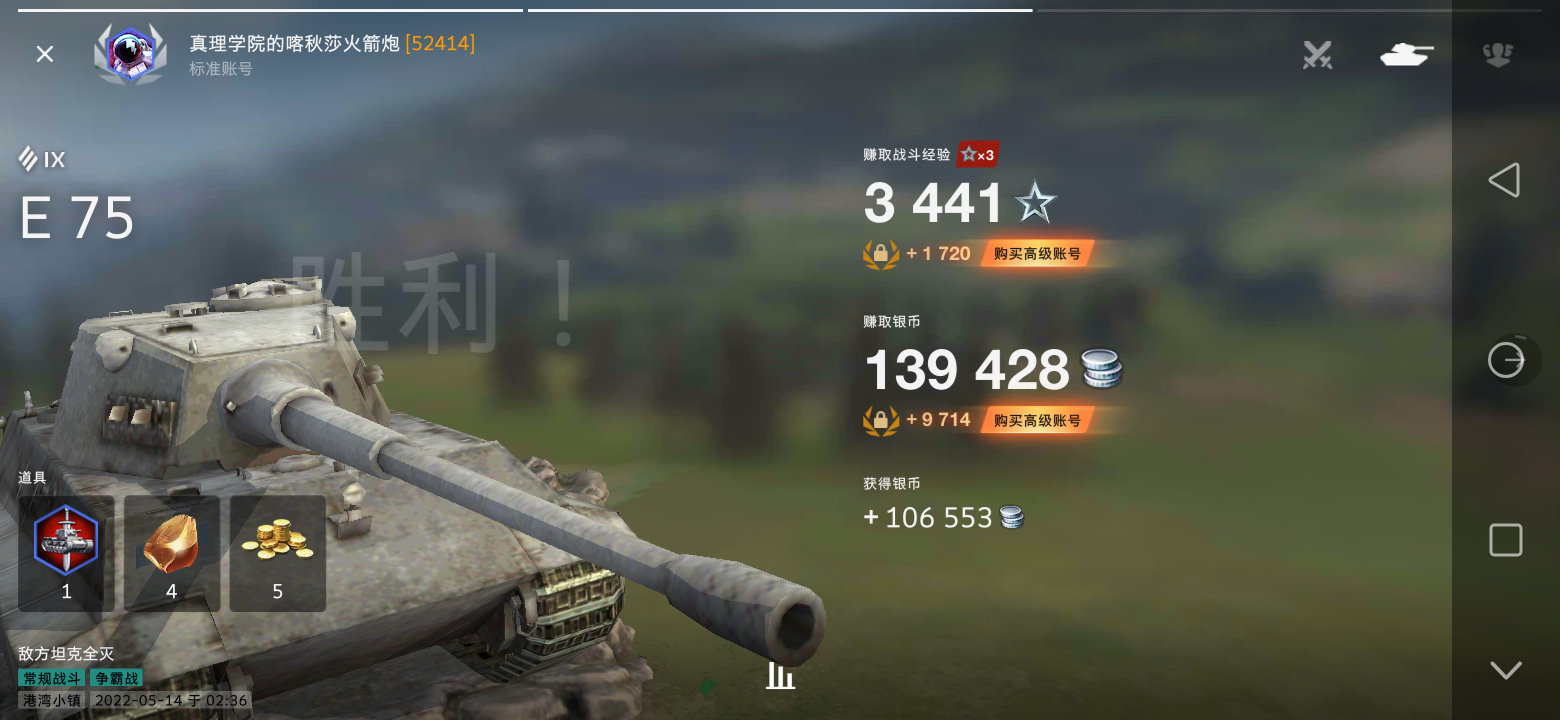Open team members via the people icon
The width and height of the screenshot is (1560, 720).
1497,57
